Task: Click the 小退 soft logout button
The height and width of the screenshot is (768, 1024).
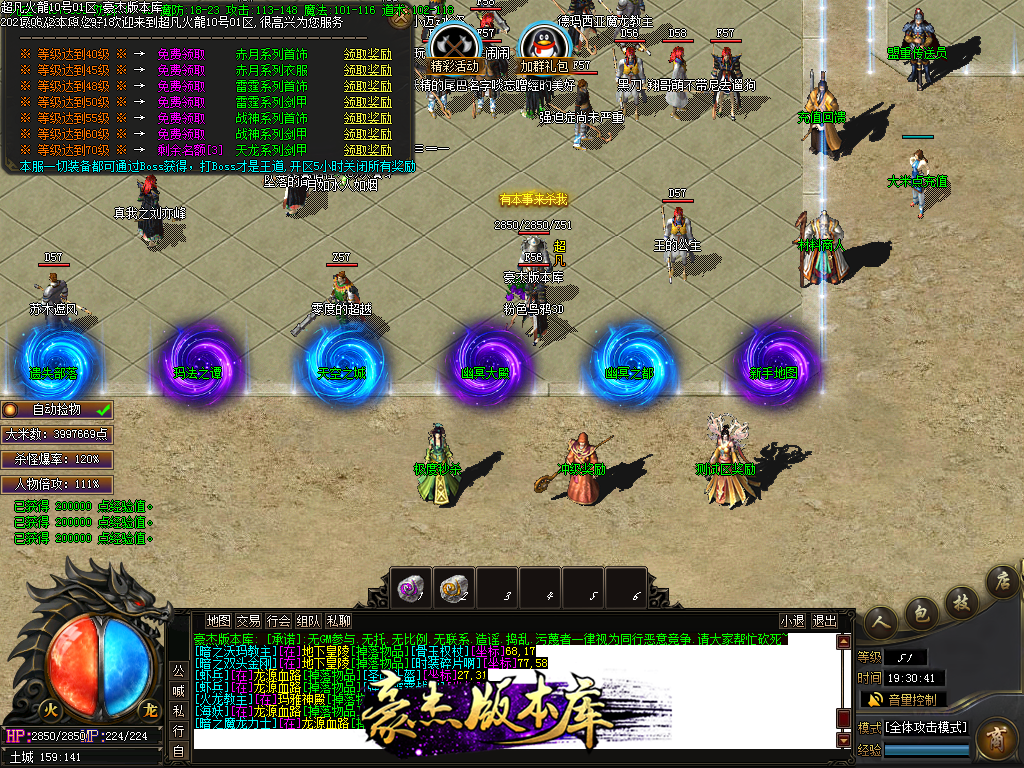Action: coord(792,621)
